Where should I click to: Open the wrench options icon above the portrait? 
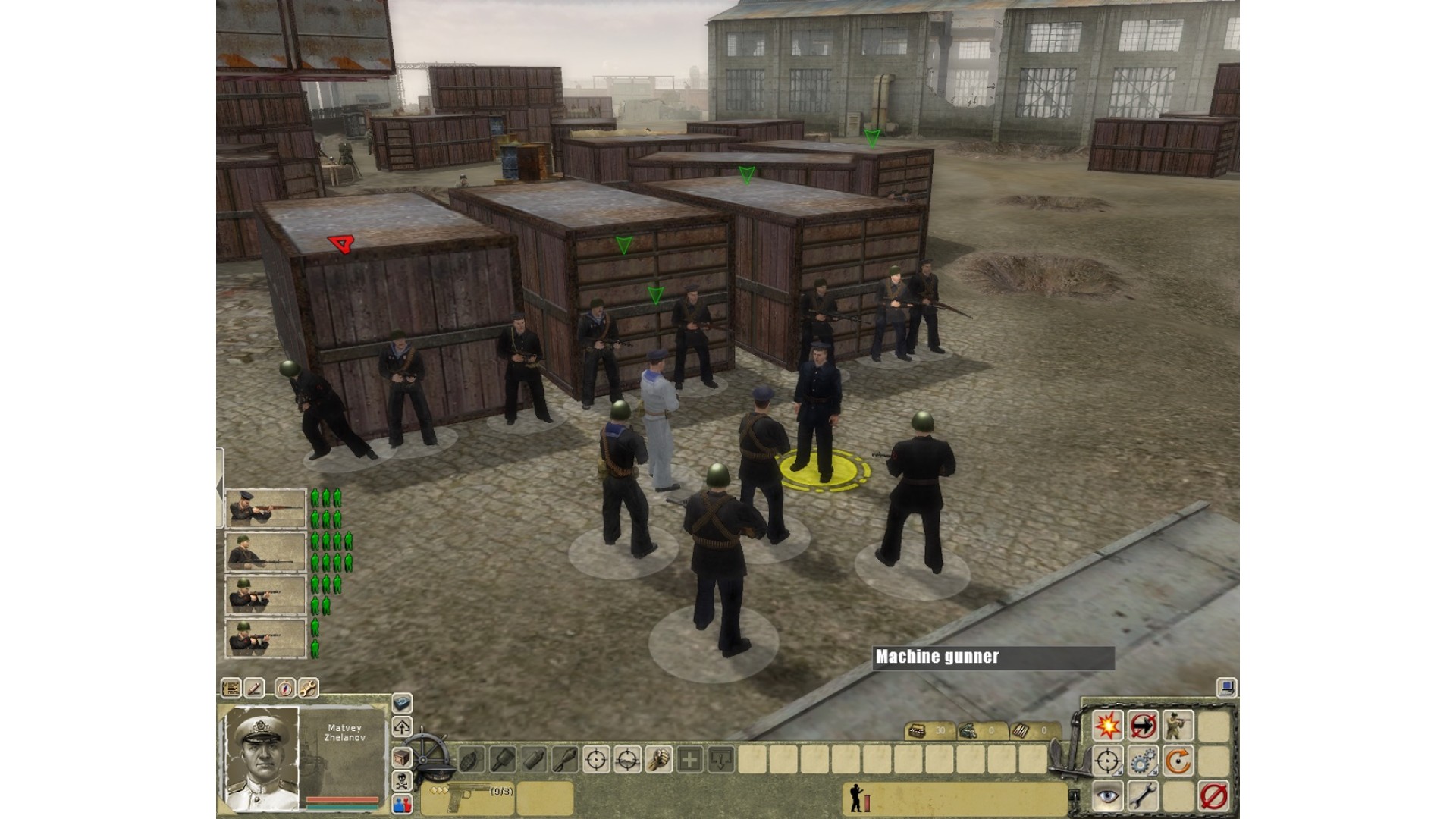tap(308, 689)
